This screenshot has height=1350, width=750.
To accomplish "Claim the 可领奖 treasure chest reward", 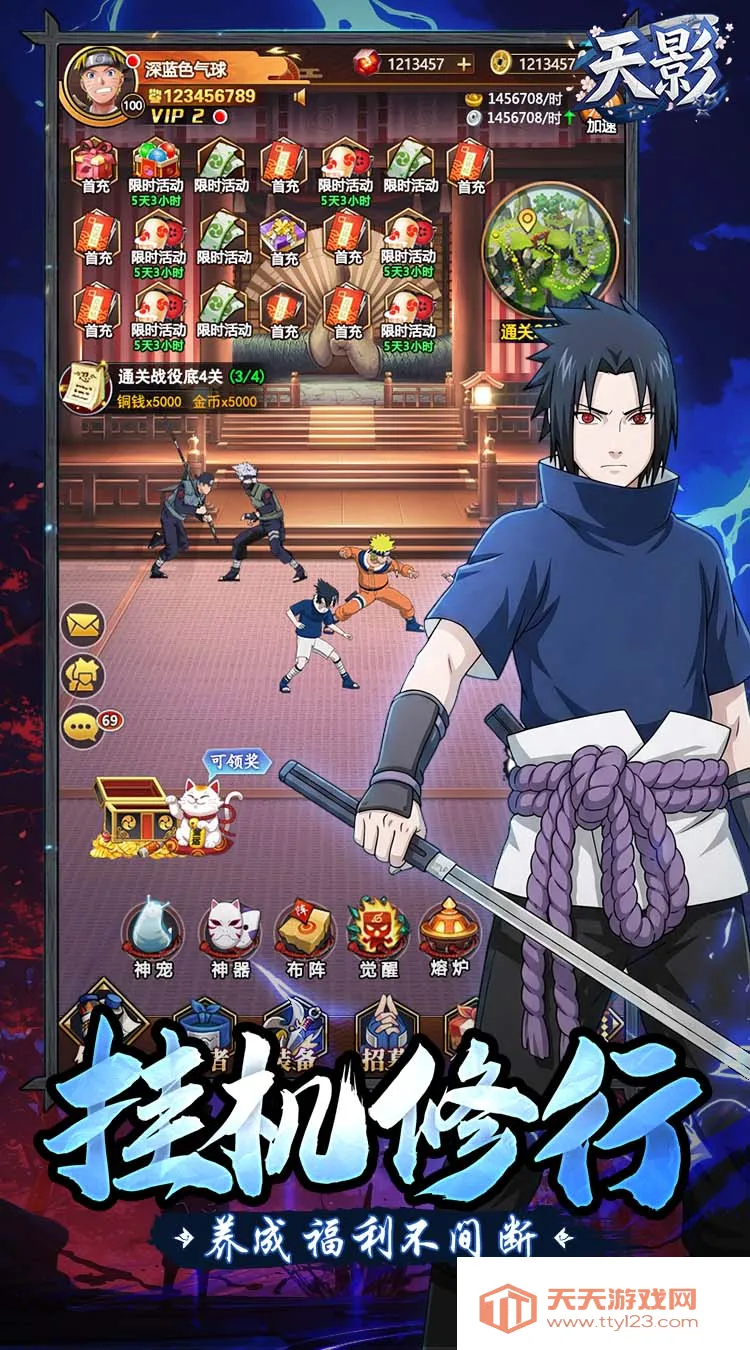I will (170, 810).
